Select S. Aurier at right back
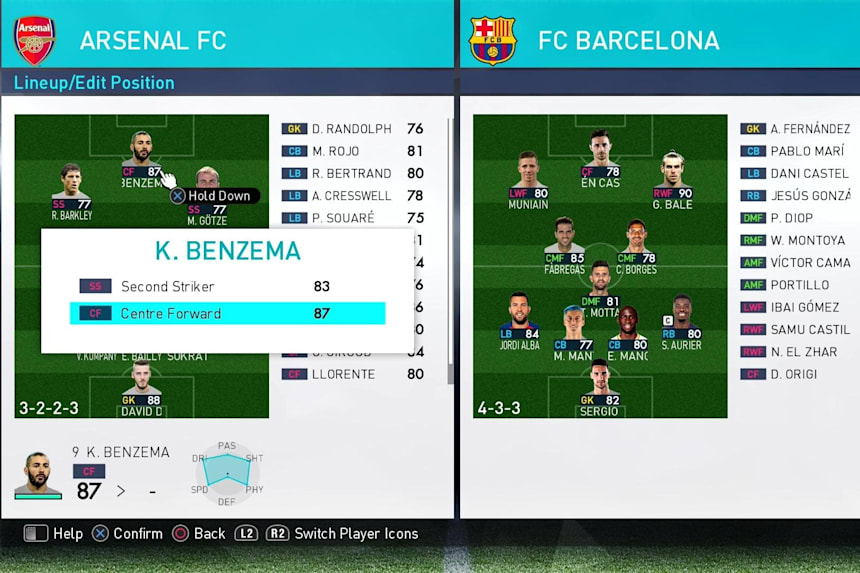 coord(681,321)
